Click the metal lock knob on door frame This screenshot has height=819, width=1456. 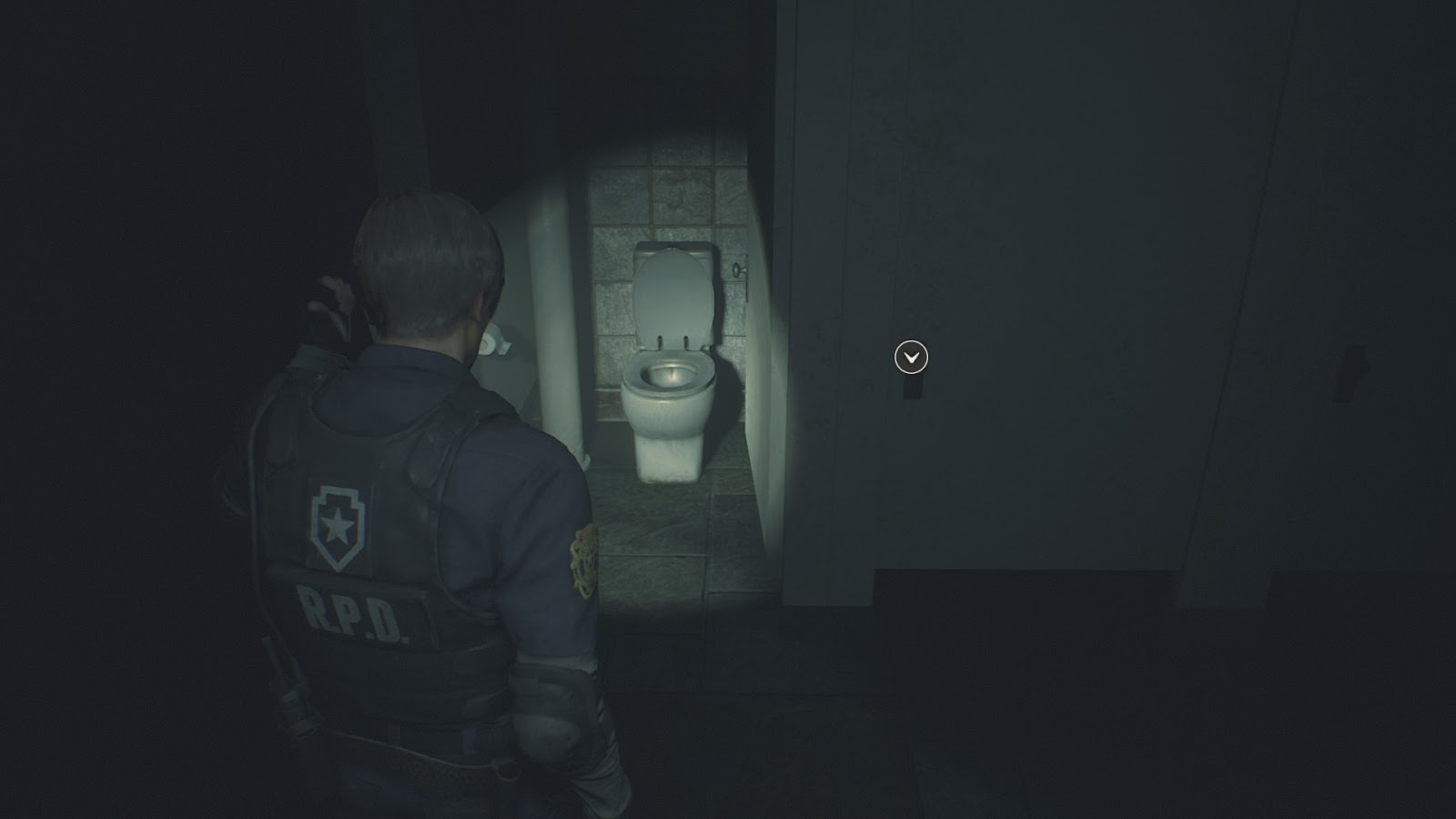[x=737, y=269]
